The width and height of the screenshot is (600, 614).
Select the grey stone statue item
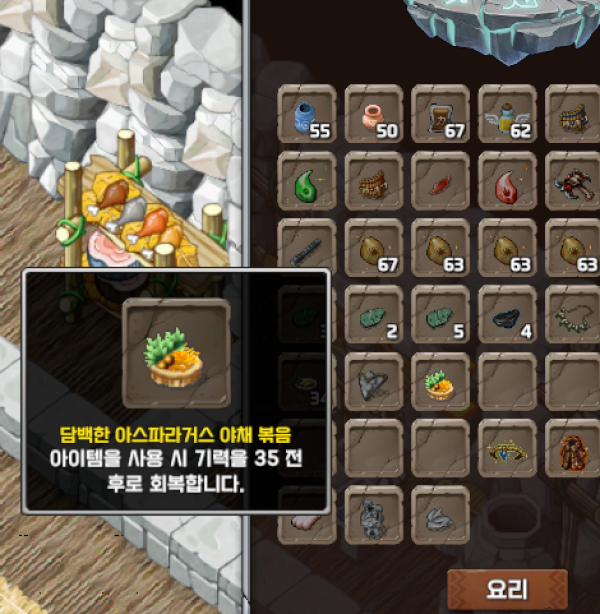(x=374, y=514)
